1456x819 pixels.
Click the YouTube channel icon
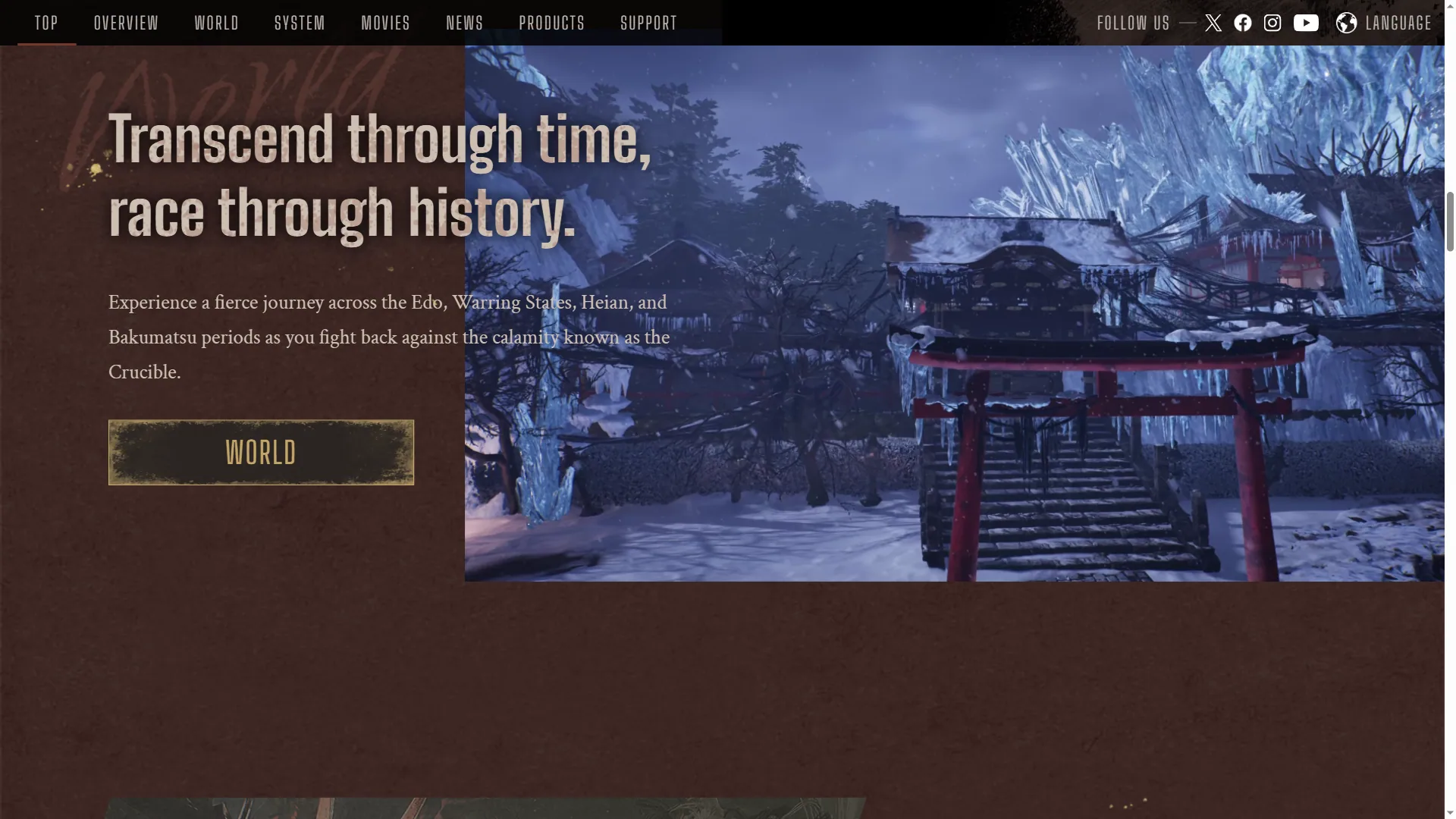click(x=1306, y=23)
